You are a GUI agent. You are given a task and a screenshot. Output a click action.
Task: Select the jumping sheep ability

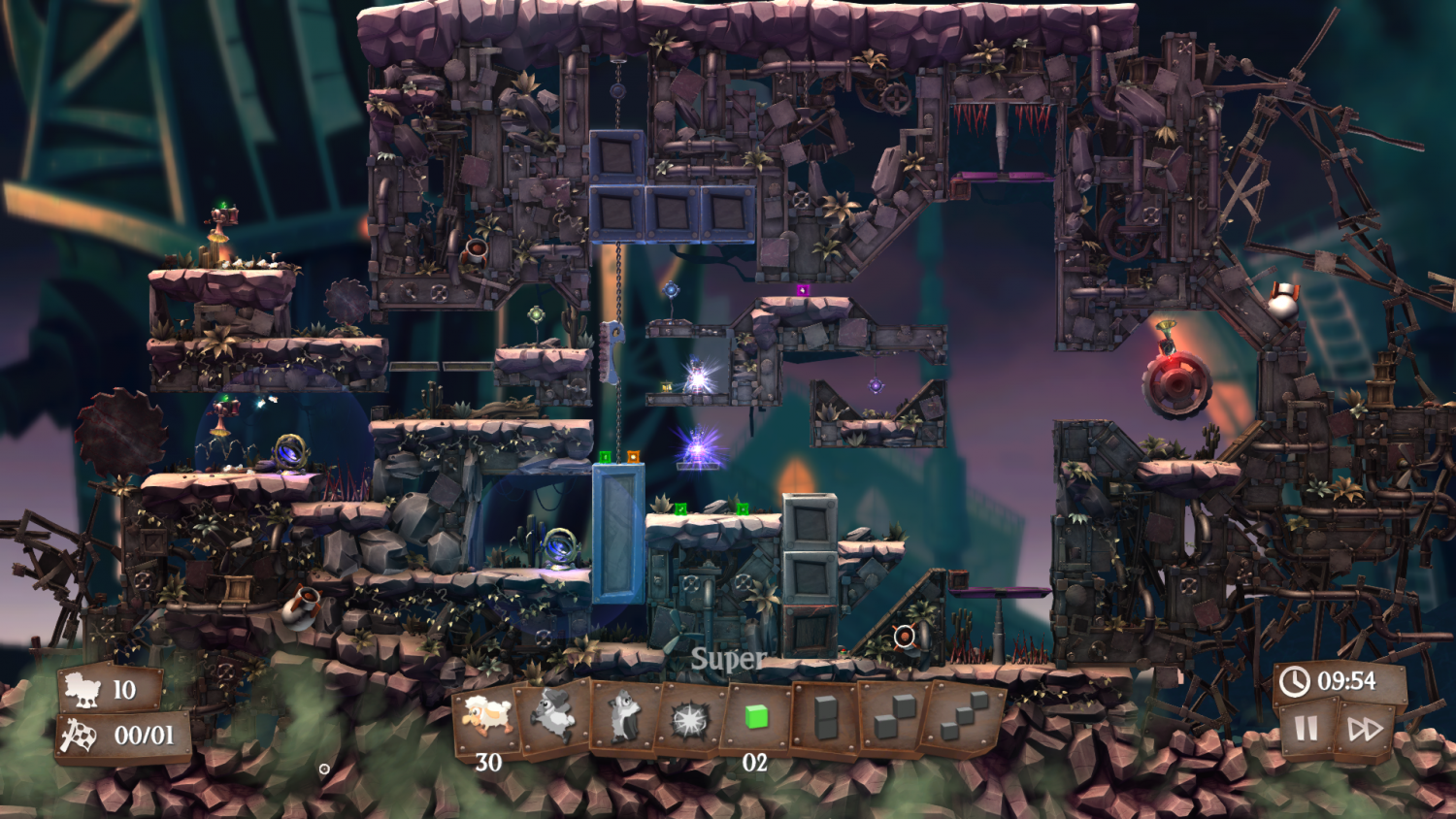click(x=553, y=718)
